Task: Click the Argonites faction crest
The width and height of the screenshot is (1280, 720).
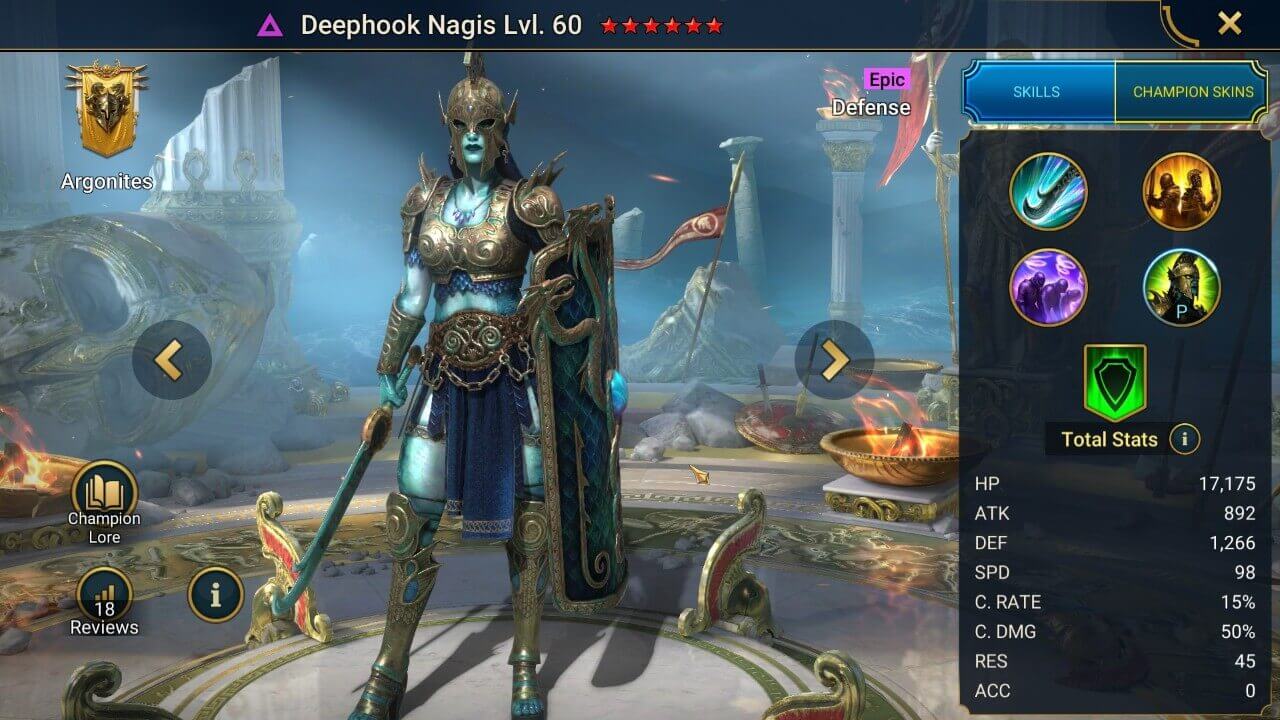Action: (105, 110)
